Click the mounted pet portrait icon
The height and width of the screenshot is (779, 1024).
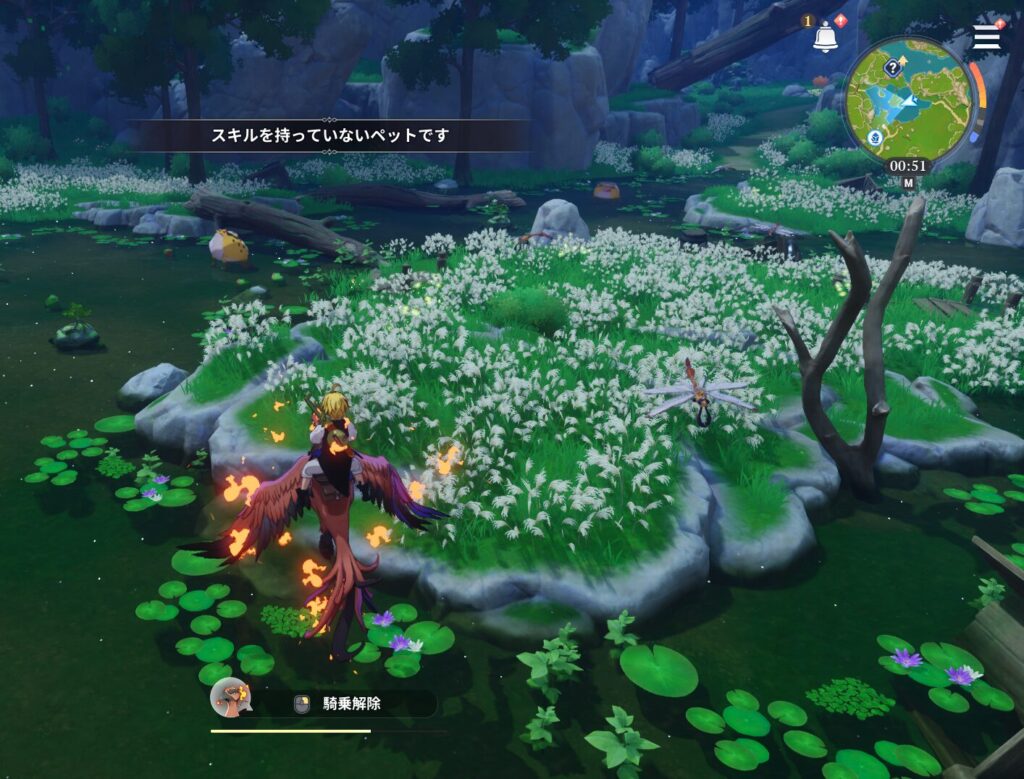pyautogui.click(x=229, y=697)
